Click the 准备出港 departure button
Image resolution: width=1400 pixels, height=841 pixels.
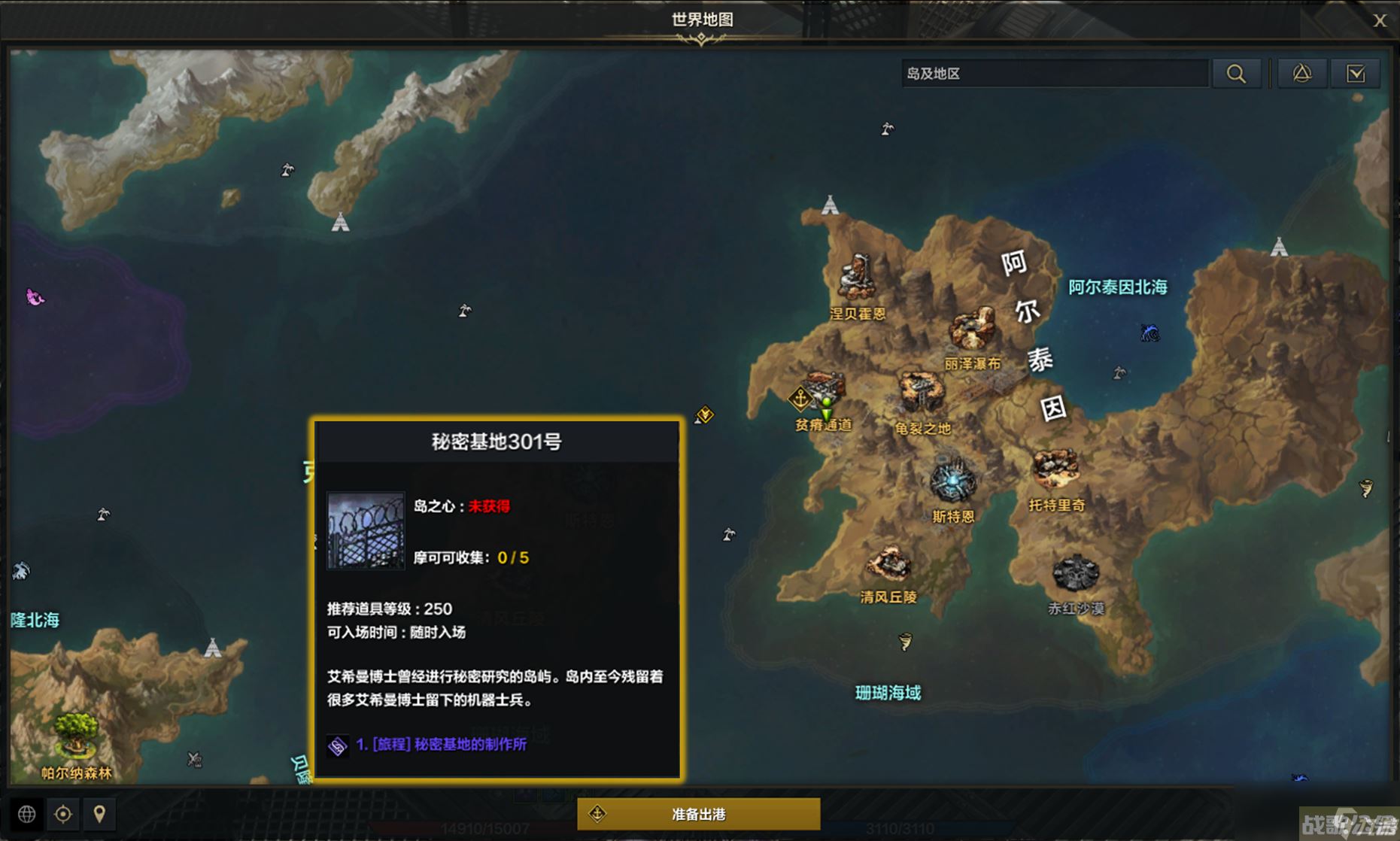click(x=699, y=812)
